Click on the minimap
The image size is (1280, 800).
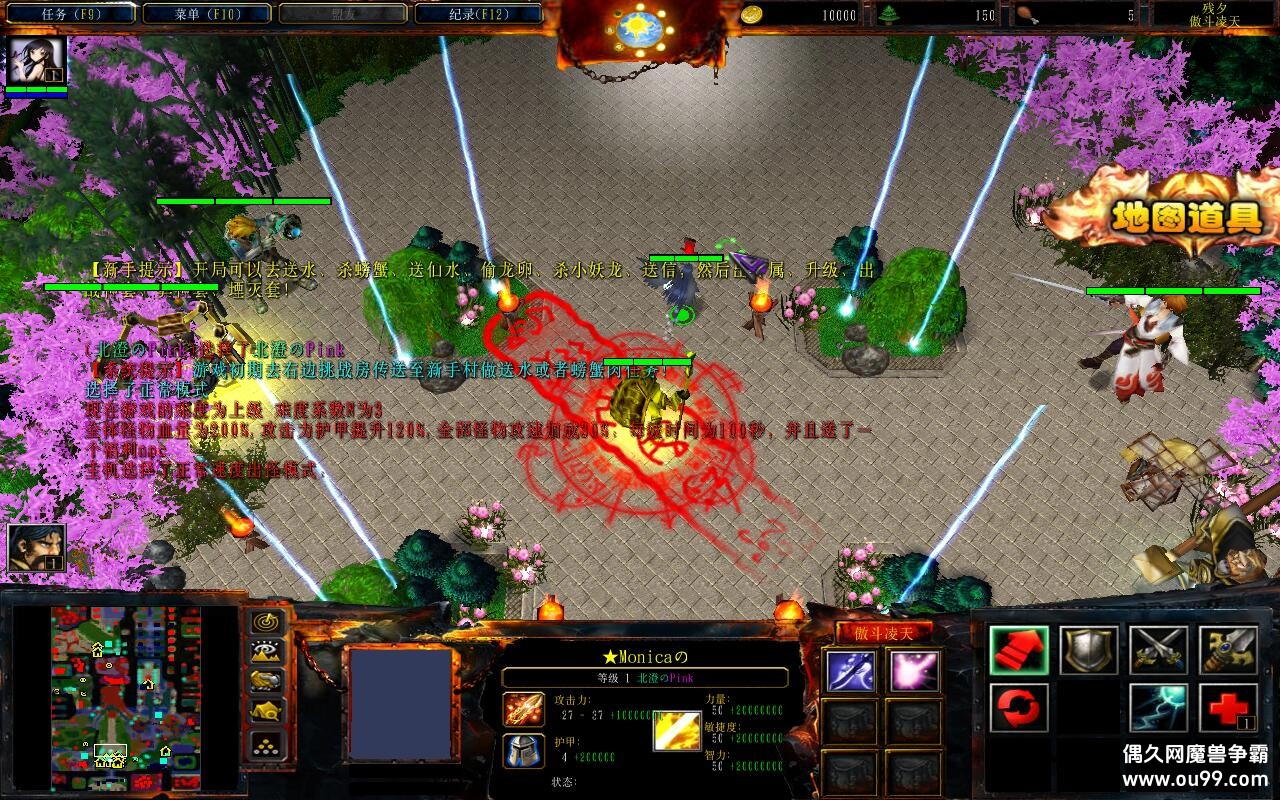[140, 698]
